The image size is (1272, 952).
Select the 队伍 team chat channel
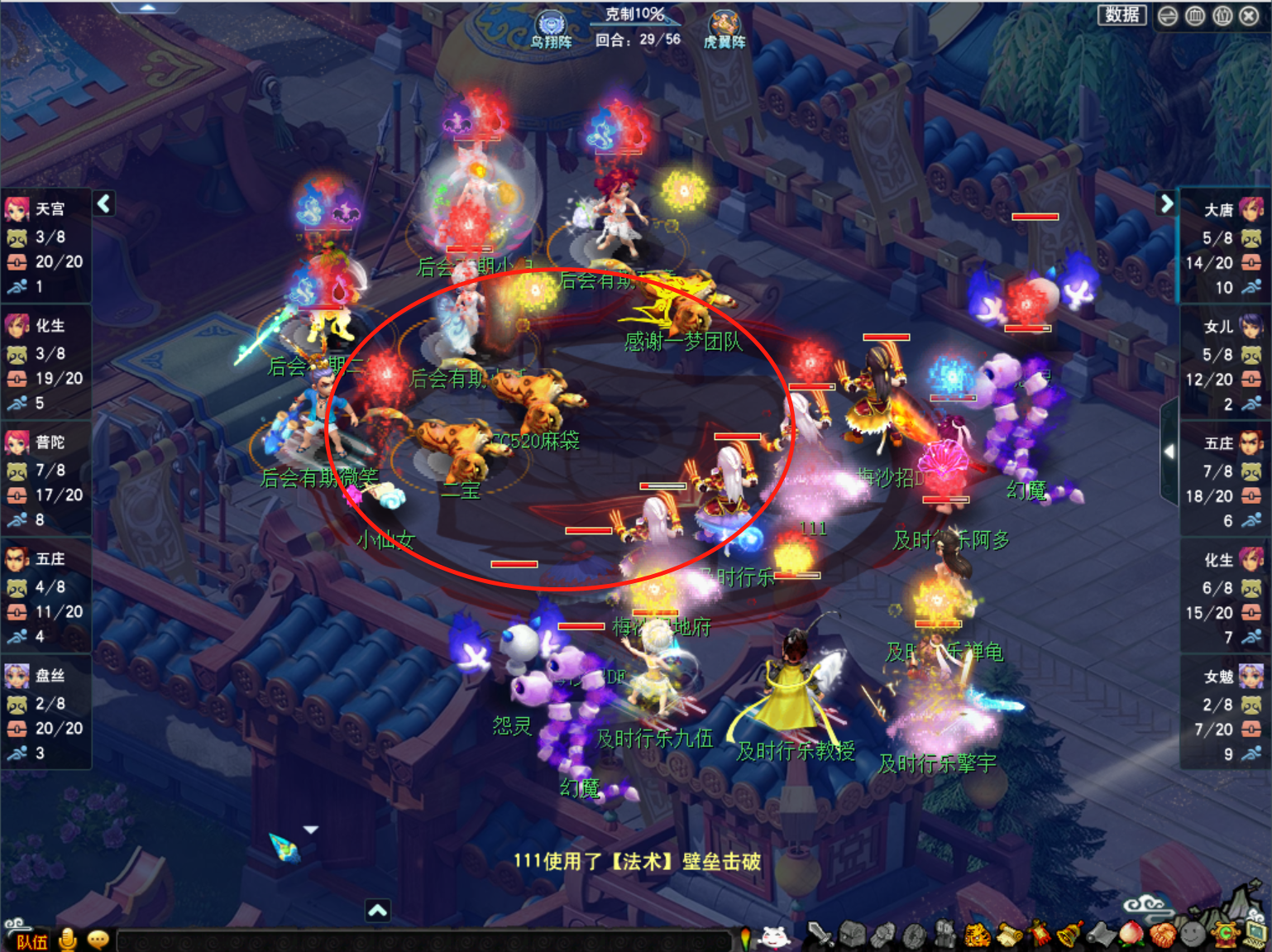(x=32, y=941)
